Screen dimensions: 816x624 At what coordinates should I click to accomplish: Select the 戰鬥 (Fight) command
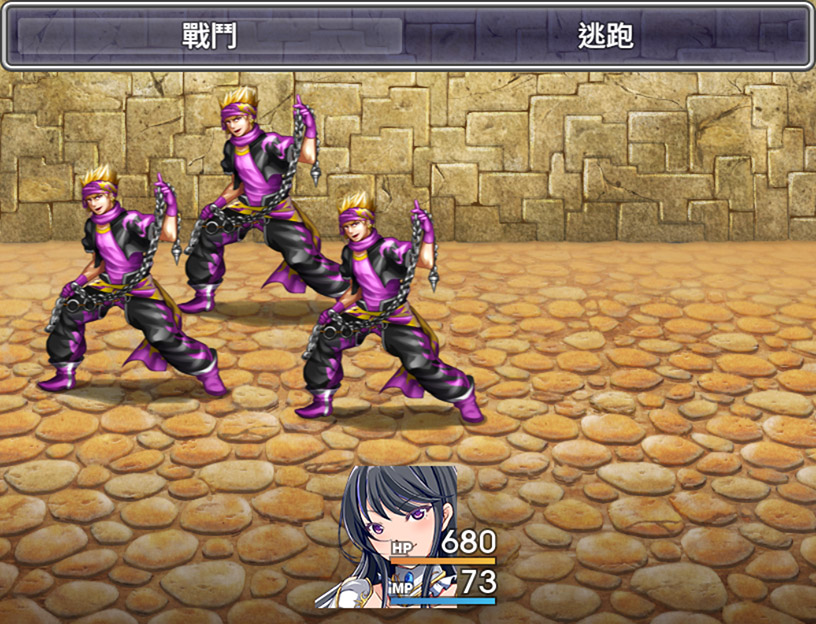point(206,36)
